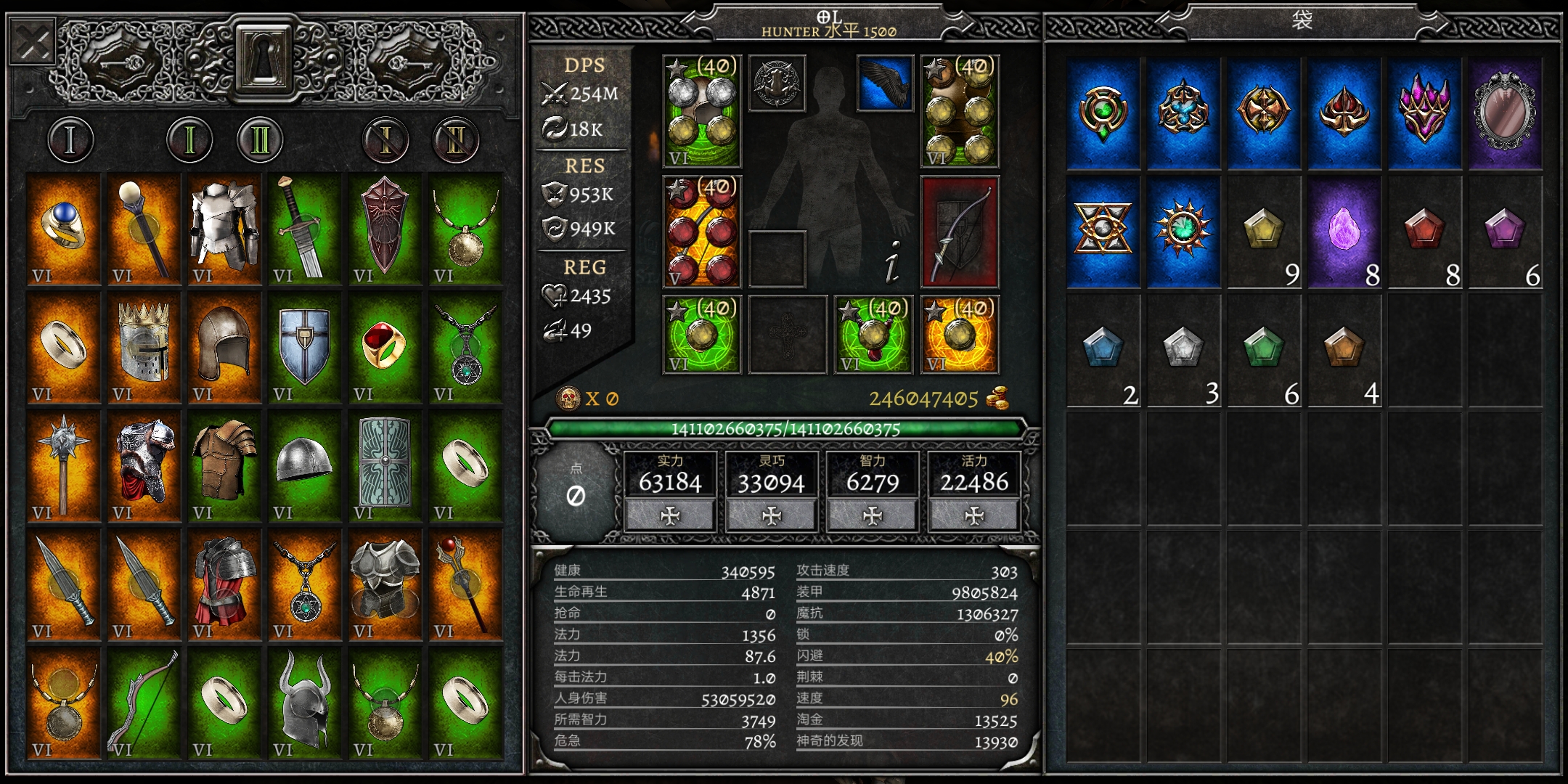Choose the ruby gold ring
Image resolution: width=1568 pixels, height=784 pixels.
(385, 347)
